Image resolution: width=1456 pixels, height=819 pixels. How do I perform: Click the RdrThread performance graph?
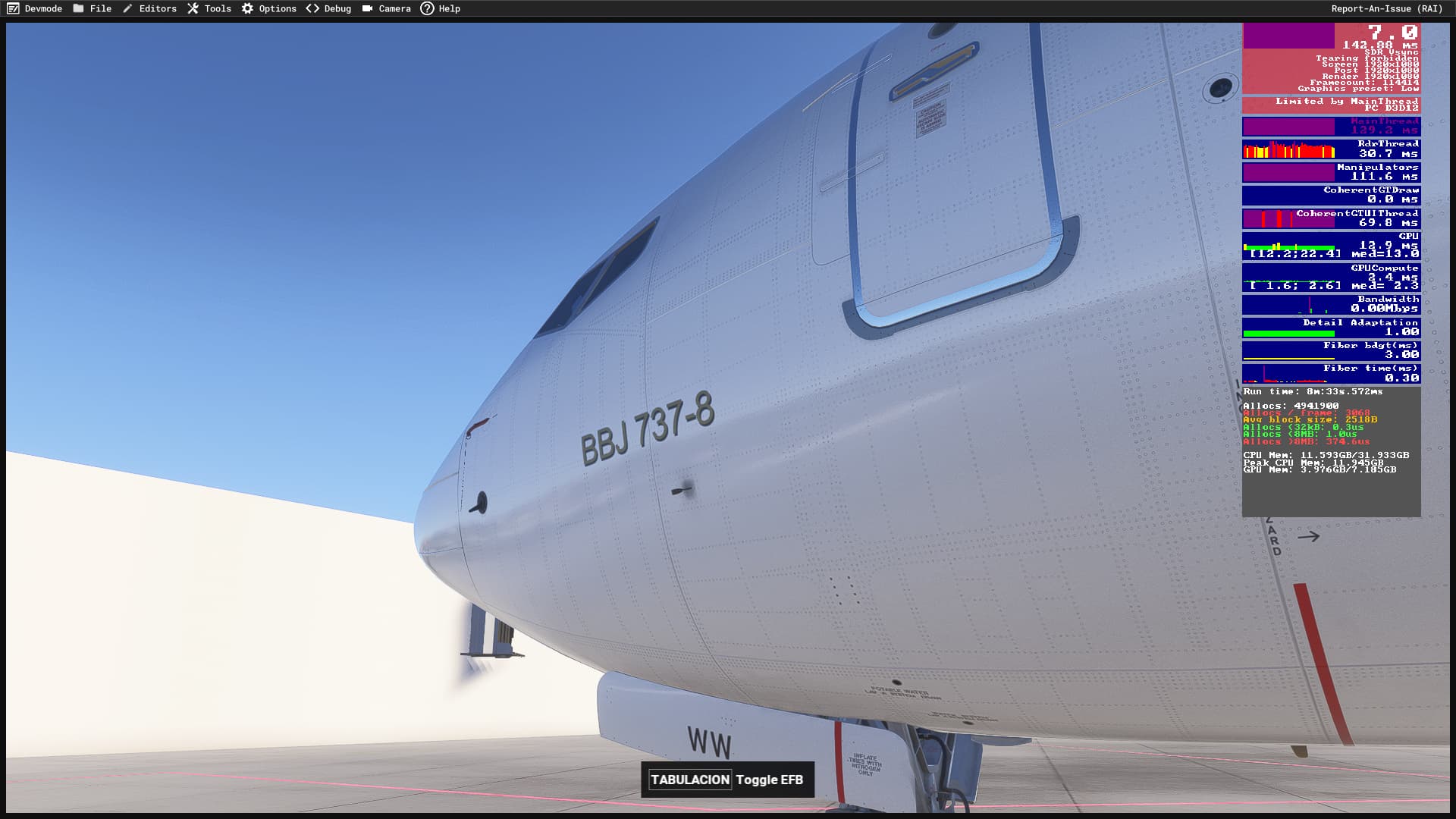(1331, 148)
